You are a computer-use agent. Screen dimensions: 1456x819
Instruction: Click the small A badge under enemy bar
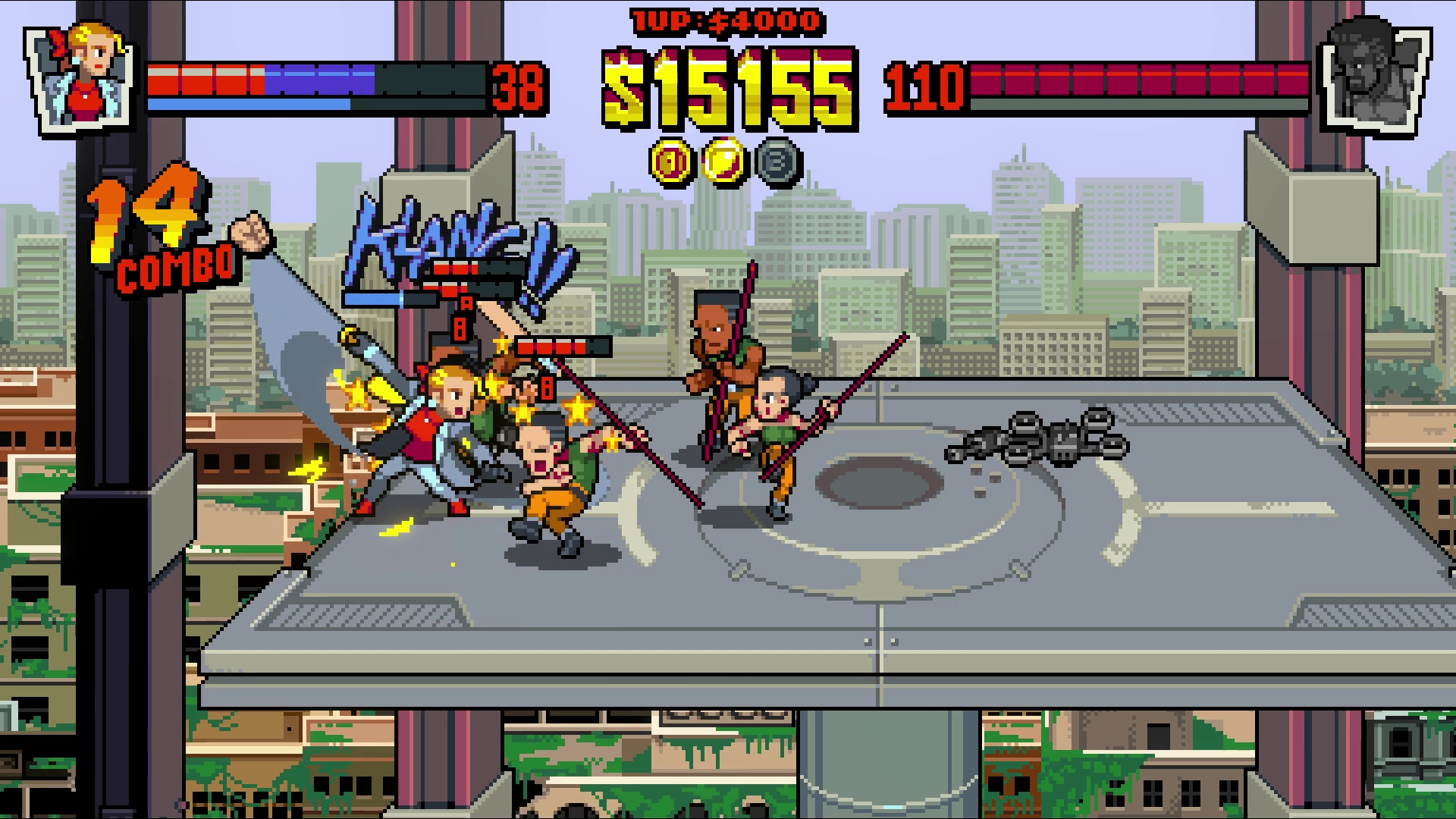point(467,303)
